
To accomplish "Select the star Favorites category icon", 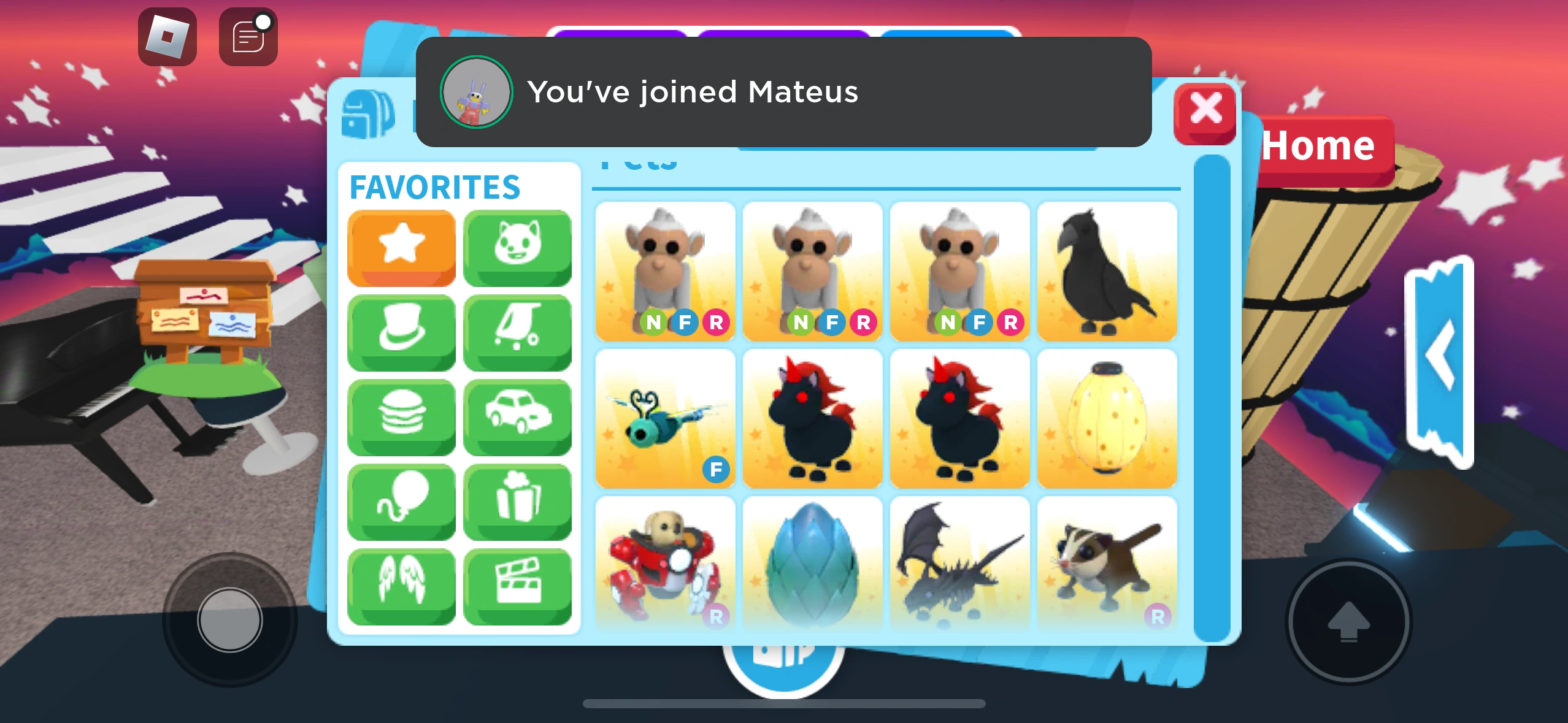I will tap(402, 247).
